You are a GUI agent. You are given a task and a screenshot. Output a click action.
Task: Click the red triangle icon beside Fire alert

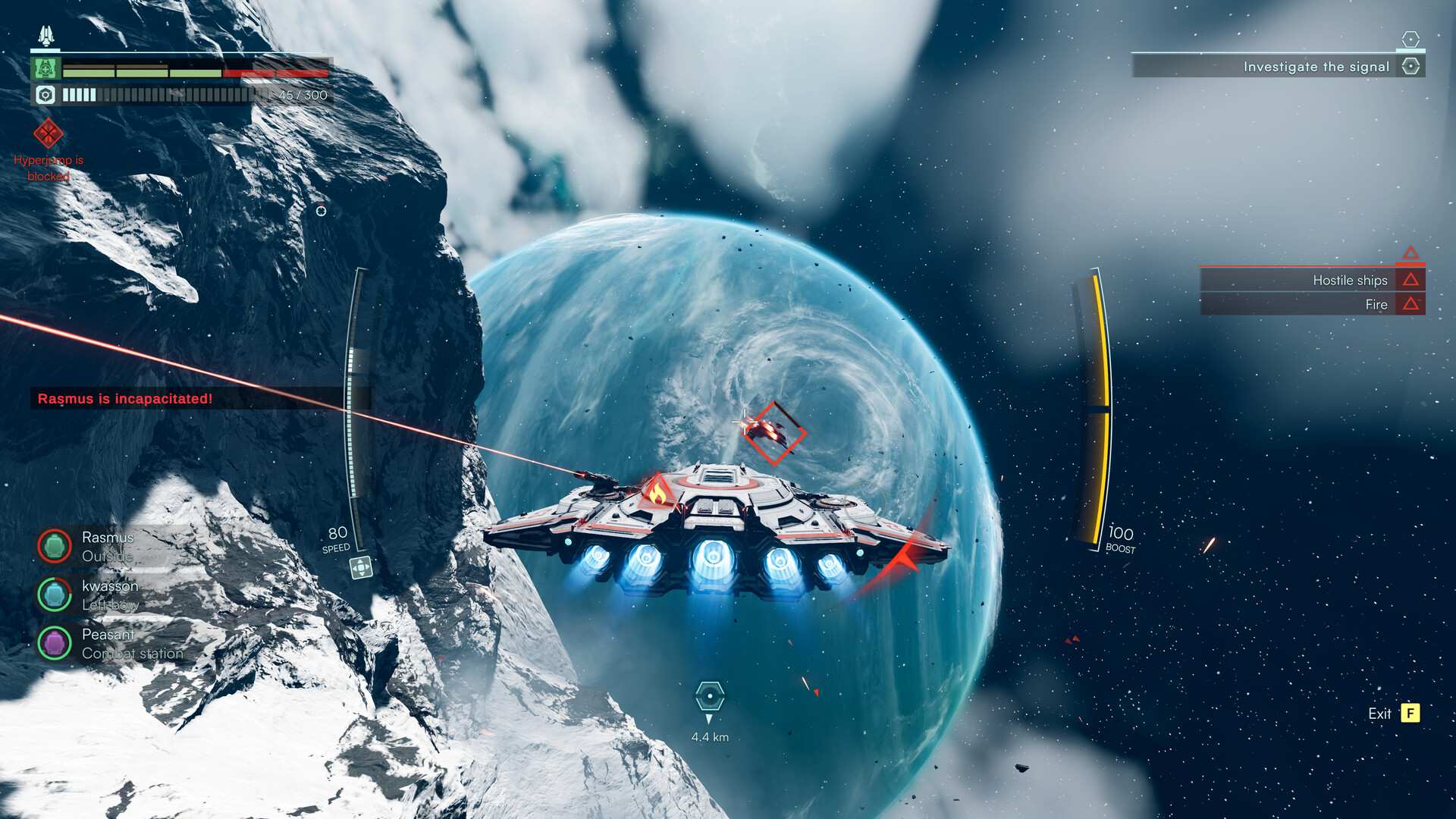tap(1409, 304)
